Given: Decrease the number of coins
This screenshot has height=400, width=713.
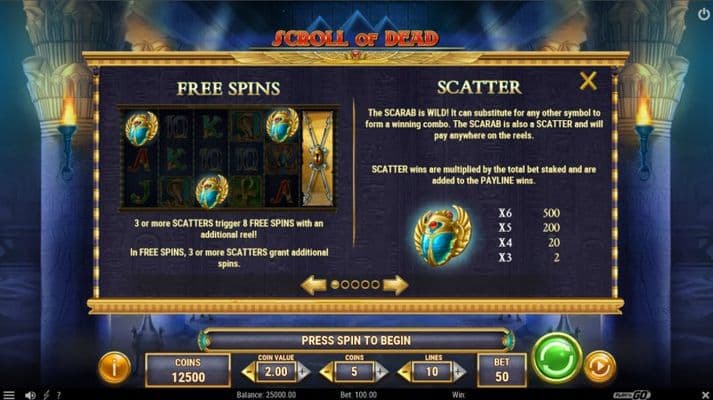Looking at the screenshot, I should coord(325,372).
